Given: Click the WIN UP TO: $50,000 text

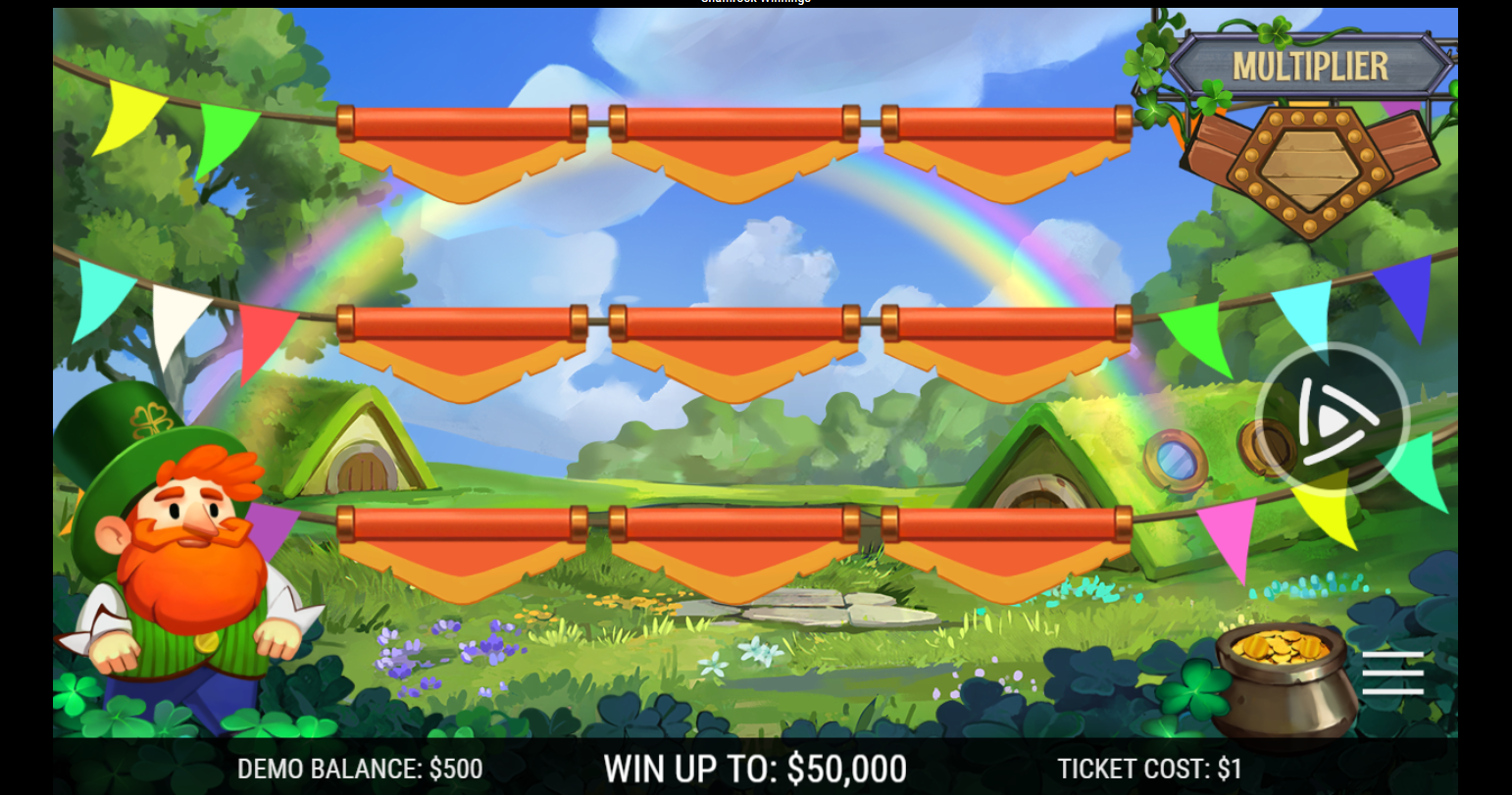Looking at the screenshot, I should 756,769.
